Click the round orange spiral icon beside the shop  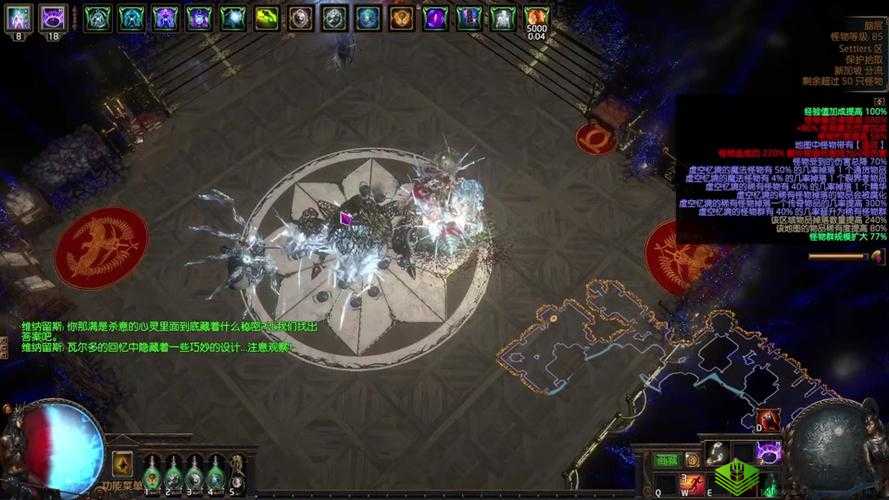pyautogui.click(x=692, y=460)
